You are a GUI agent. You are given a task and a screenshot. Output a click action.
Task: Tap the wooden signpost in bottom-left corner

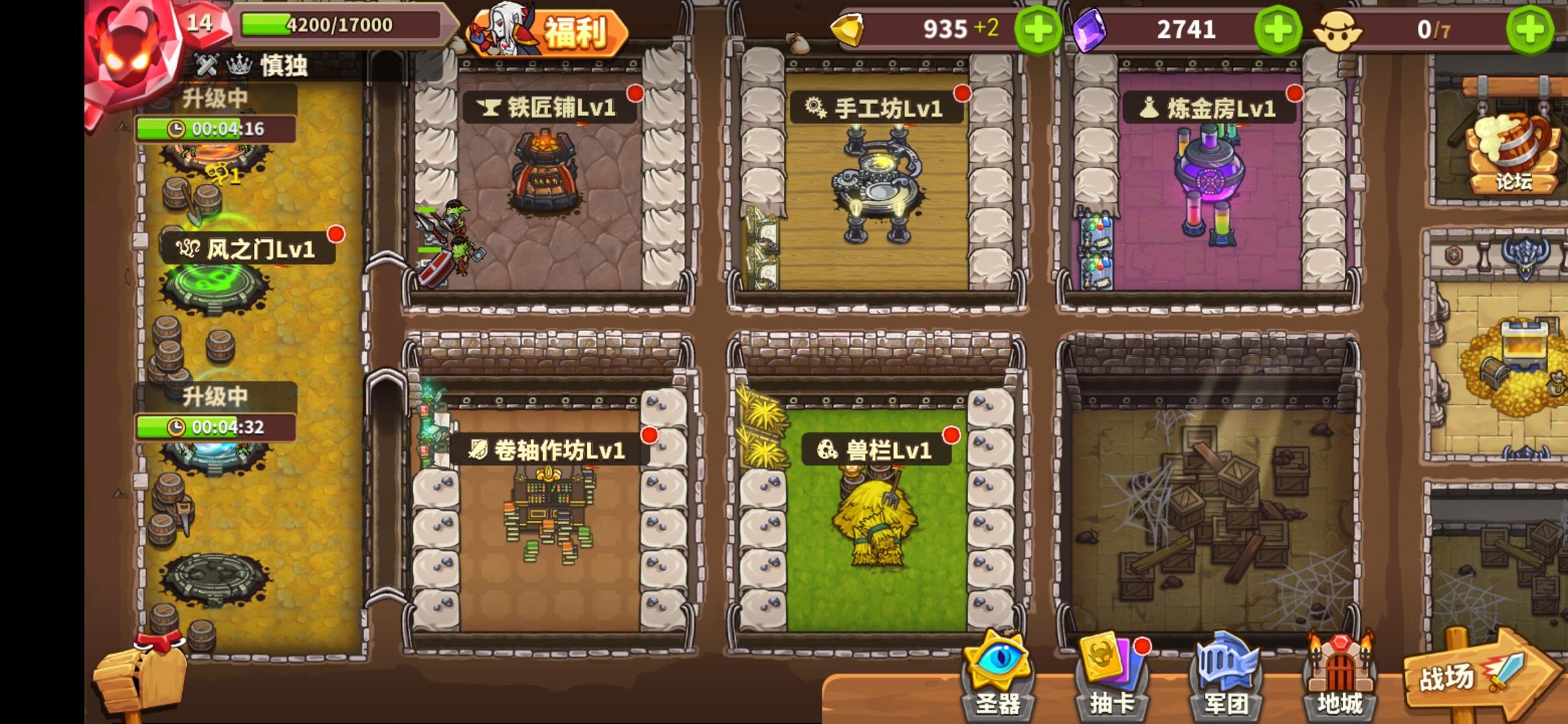pyautogui.click(x=141, y=677)
